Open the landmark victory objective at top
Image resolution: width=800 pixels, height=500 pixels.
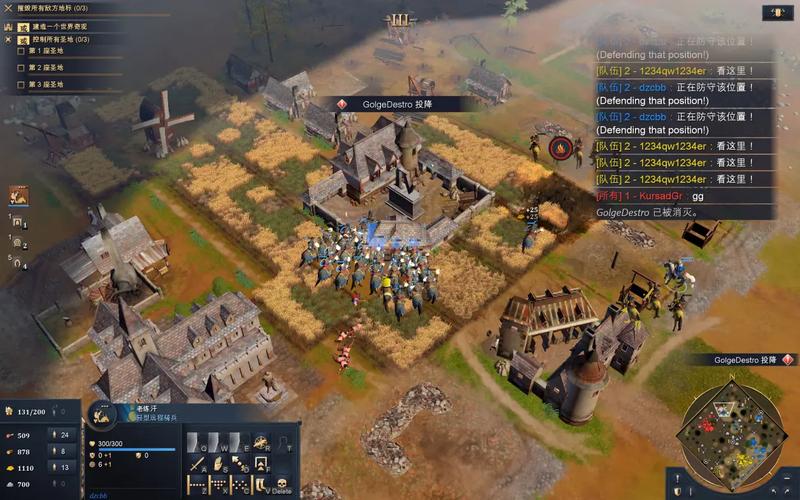coord(60,10)
